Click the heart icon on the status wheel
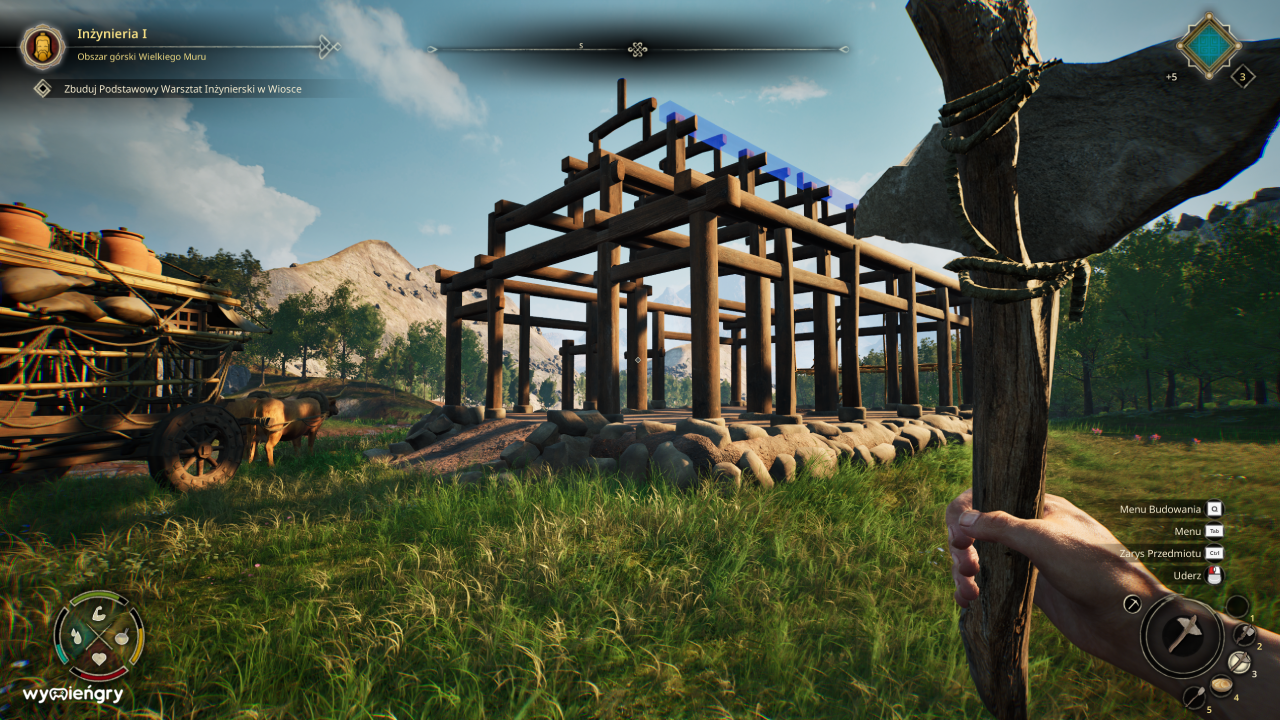The image size is (1280, 720). (x=98, y=658)
